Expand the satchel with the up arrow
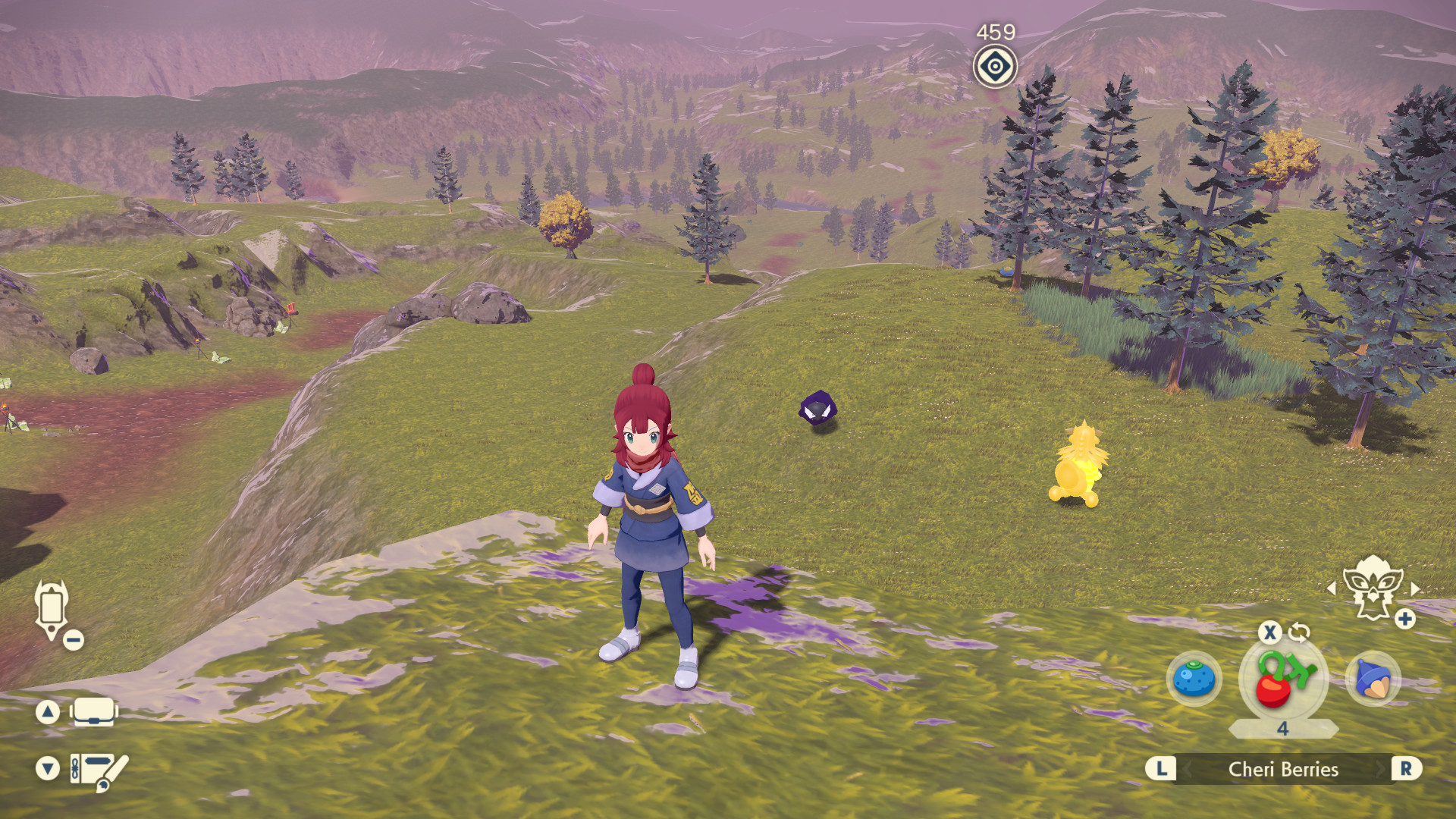Screen dimensions: 1456x819 click(x=48, y=711)
